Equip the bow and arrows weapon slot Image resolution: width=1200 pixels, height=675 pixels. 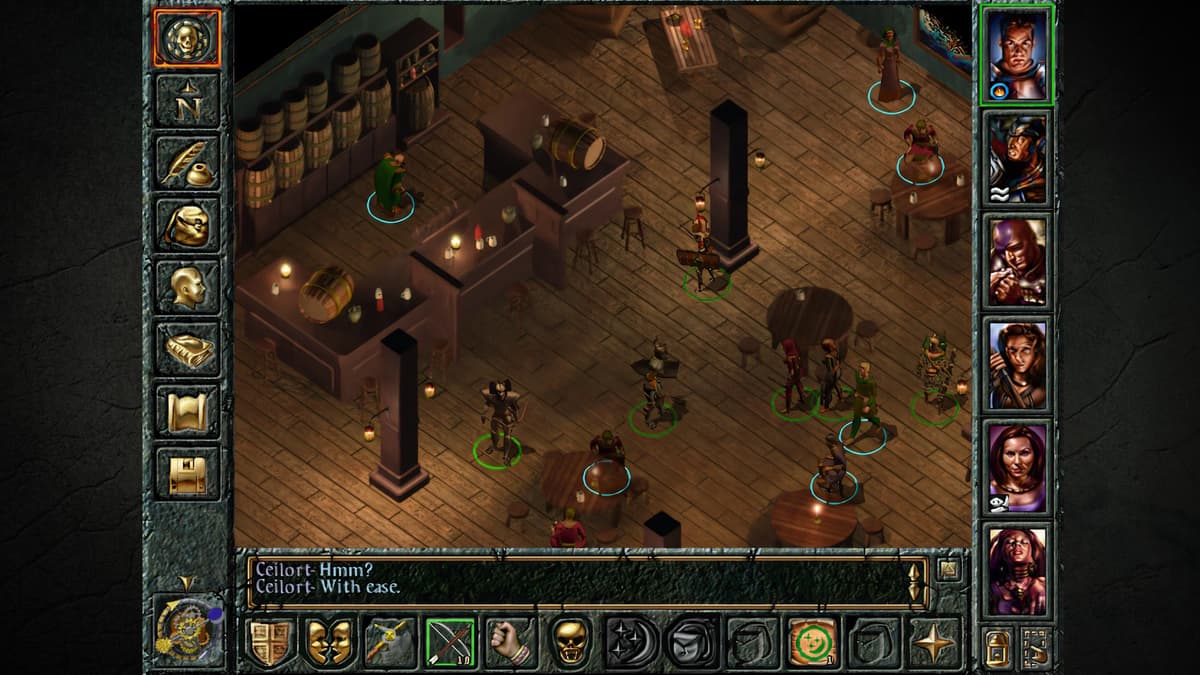tap(451, 642)
